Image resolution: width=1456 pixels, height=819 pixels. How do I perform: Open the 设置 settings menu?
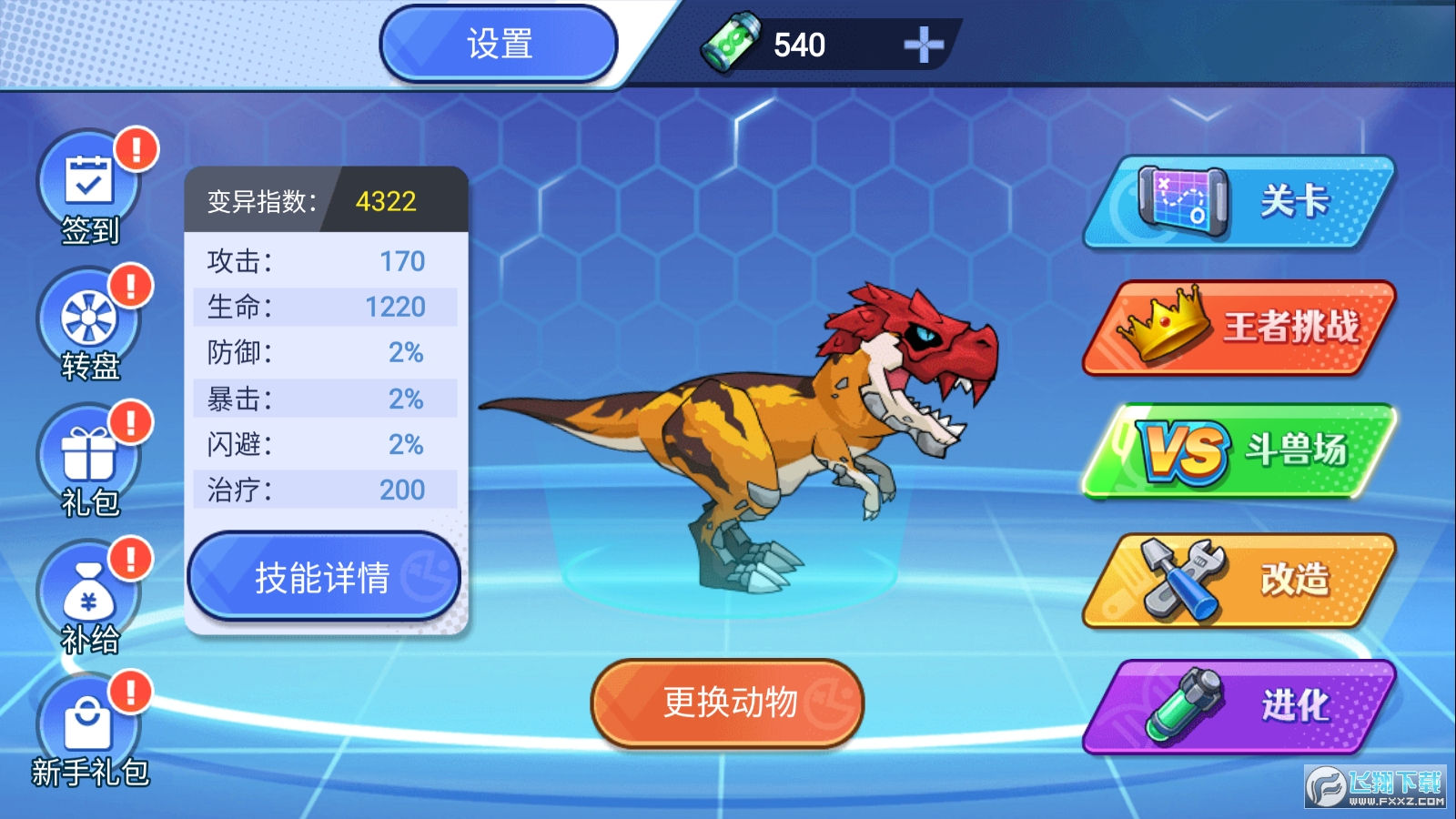499,44
